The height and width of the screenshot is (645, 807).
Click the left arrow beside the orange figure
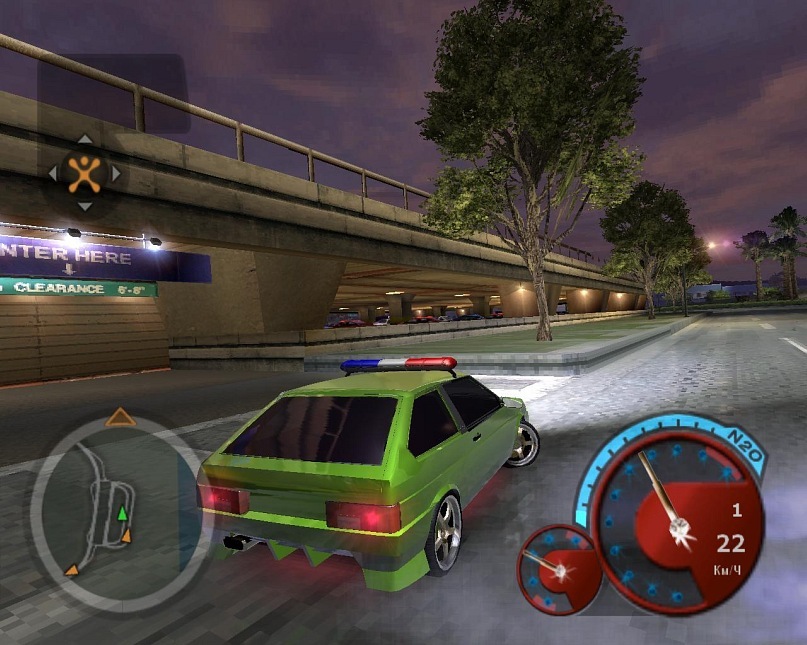(53, 173)
